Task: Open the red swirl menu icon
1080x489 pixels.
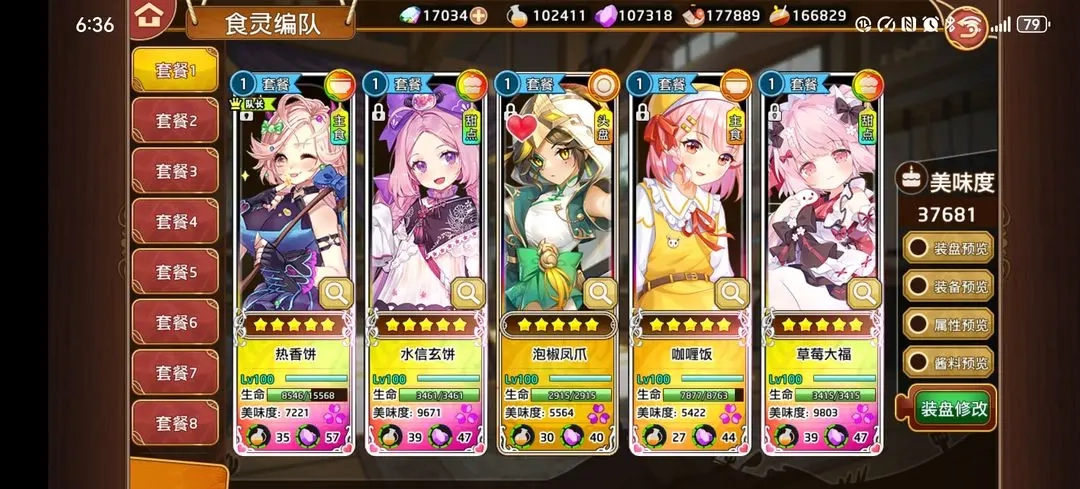Action: coord(966,24)
